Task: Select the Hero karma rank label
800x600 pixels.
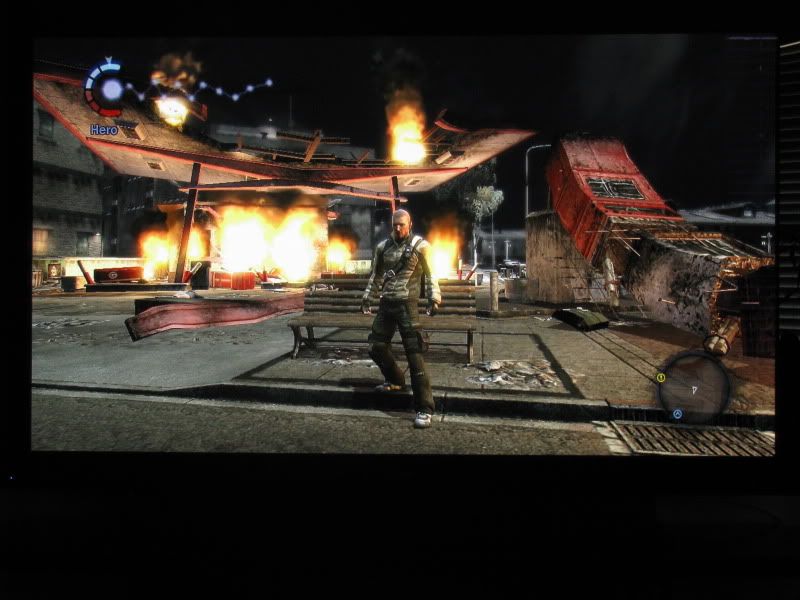Action: pos(104,129)
